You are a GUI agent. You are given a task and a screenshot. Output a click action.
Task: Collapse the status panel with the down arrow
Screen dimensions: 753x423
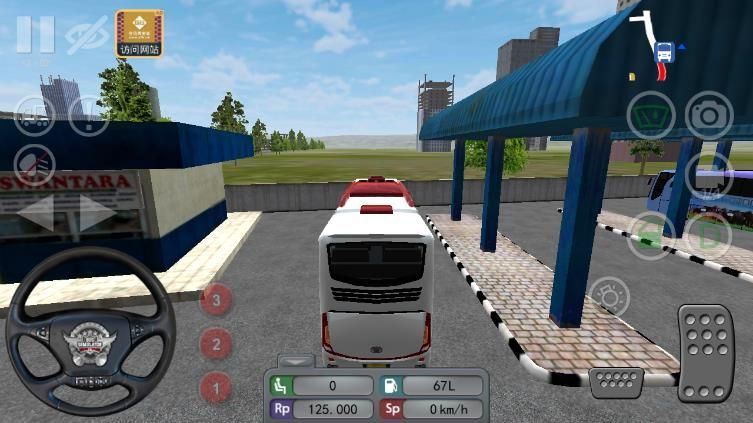coord(295,360)
